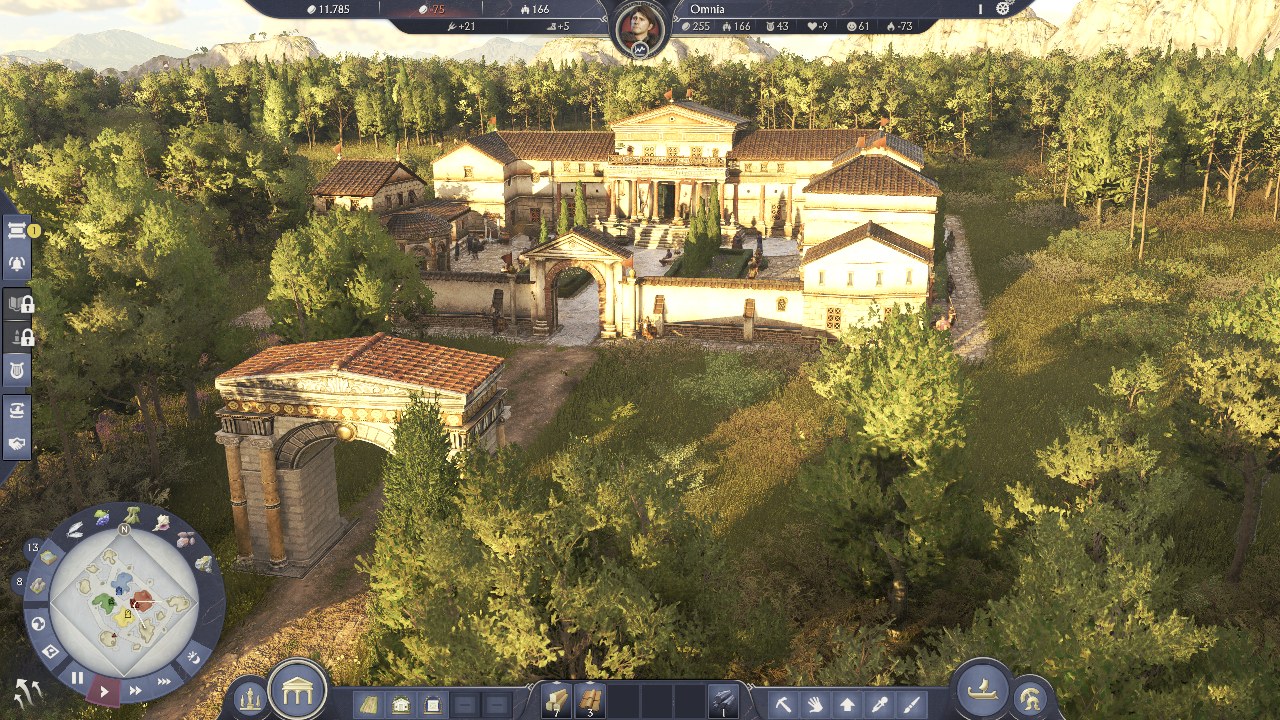Image resolution: width=1280 pixels, height=720 pixels.
Task: Switch to double fast-forward speed
Action: tap(135, 690)
